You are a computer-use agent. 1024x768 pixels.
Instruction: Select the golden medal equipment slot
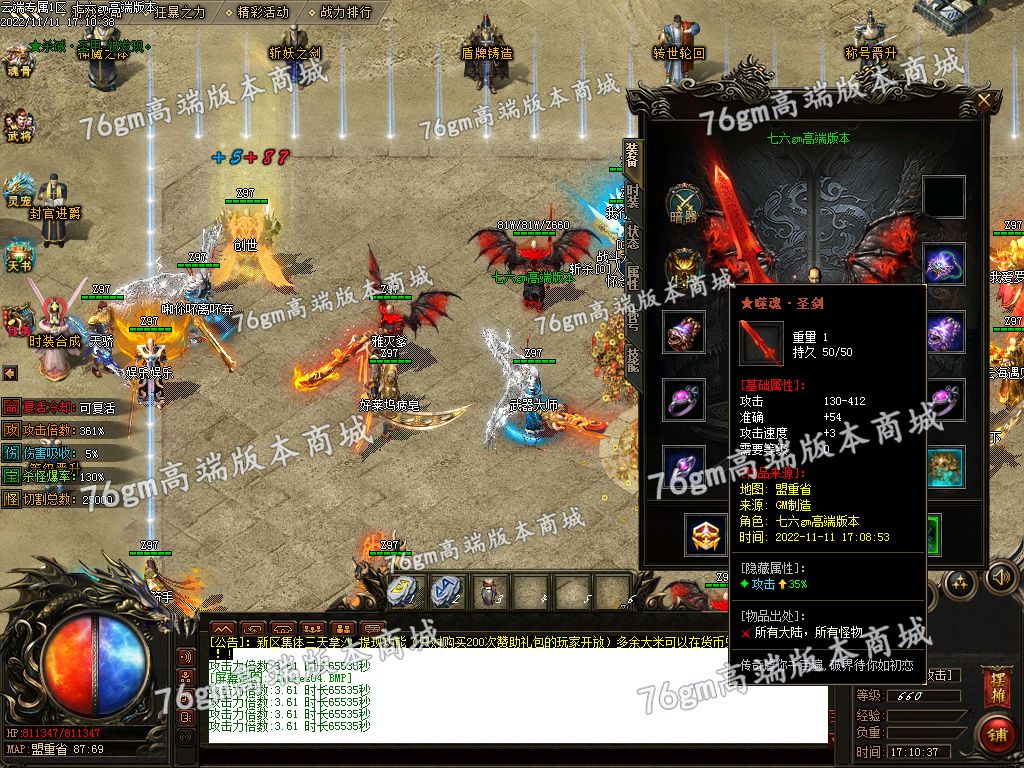tap(706, 535)
